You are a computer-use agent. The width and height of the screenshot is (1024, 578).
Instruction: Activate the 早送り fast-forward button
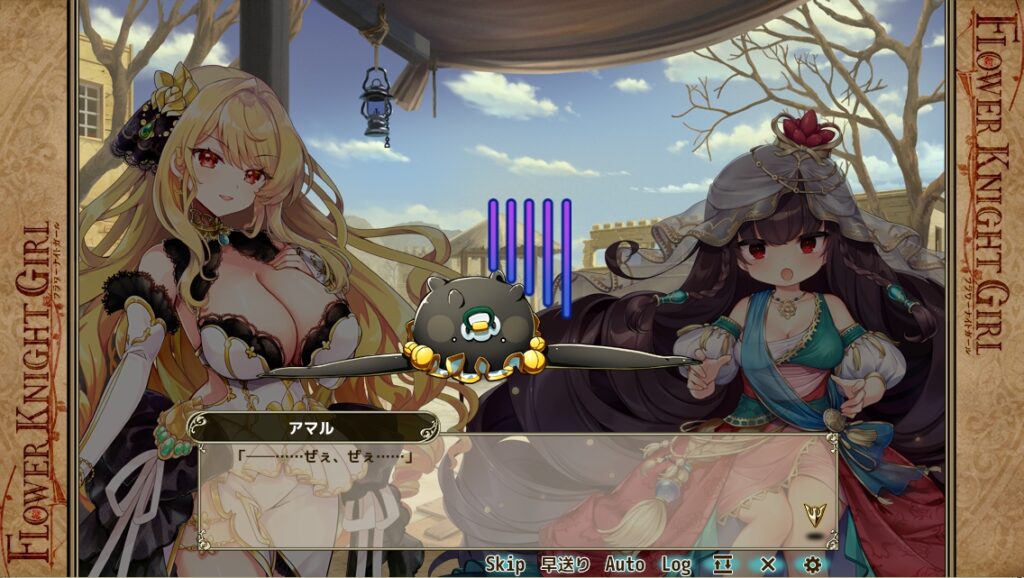pyautogui.click(x=565, y=565)
